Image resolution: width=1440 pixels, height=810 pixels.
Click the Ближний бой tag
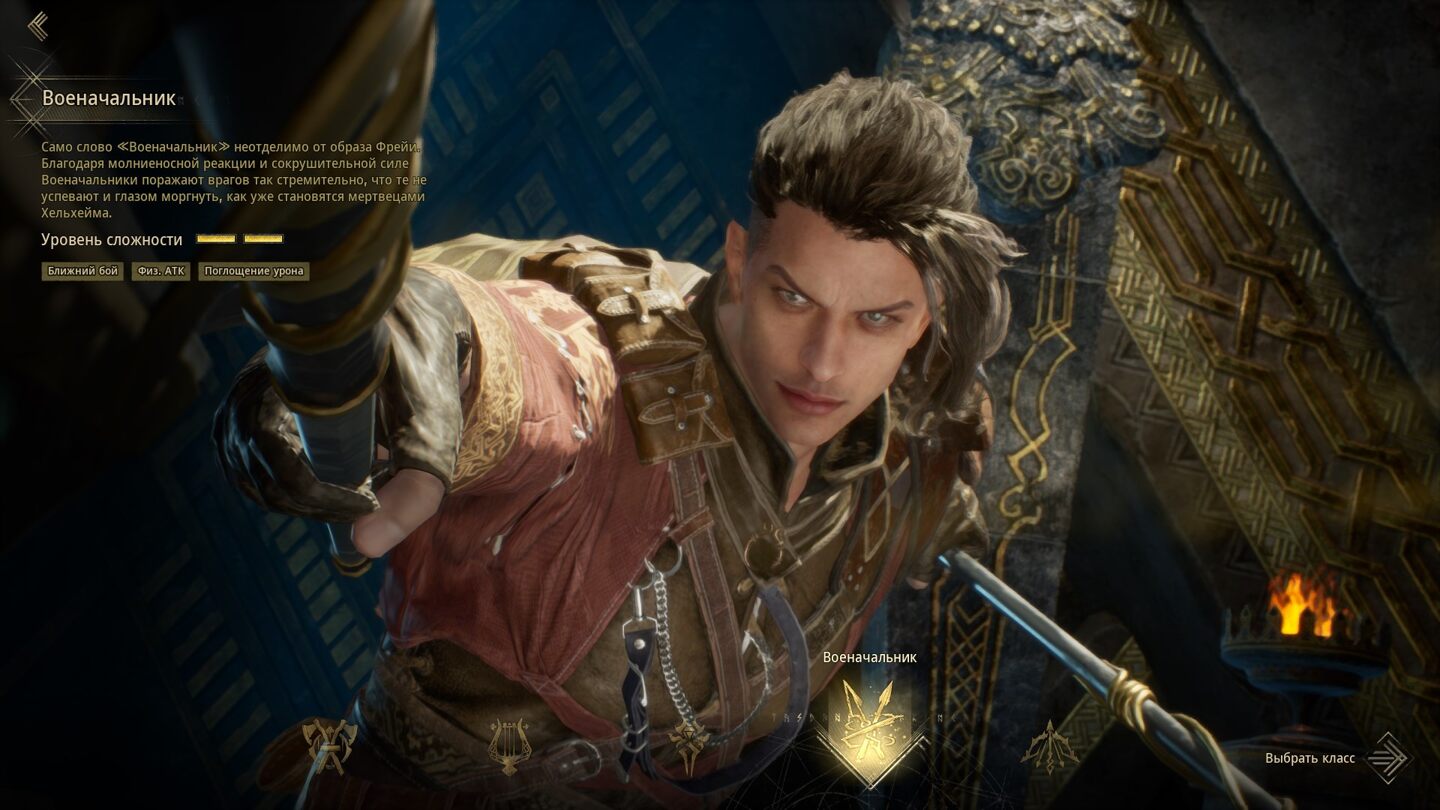tap(83, 271)
